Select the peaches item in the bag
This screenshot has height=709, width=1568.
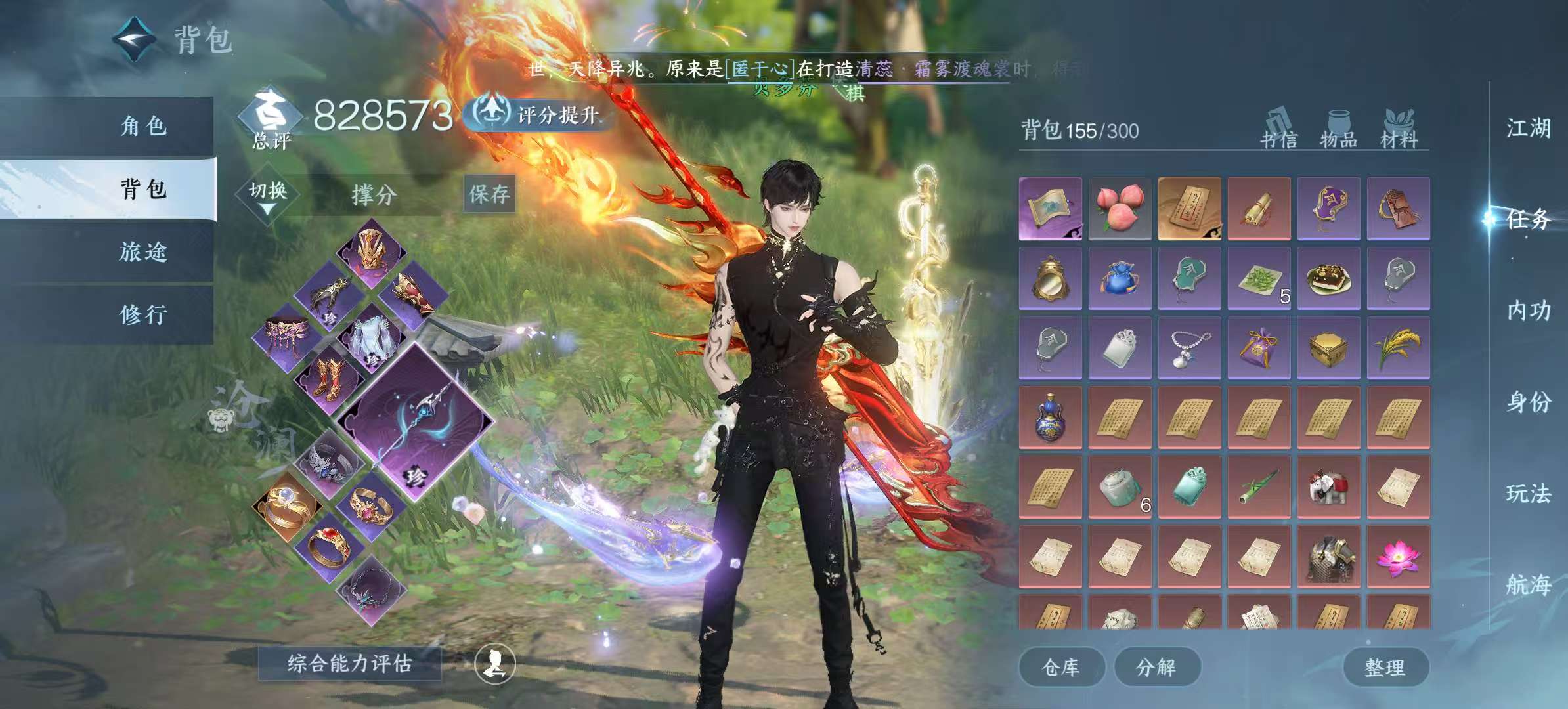[1120, 207]
